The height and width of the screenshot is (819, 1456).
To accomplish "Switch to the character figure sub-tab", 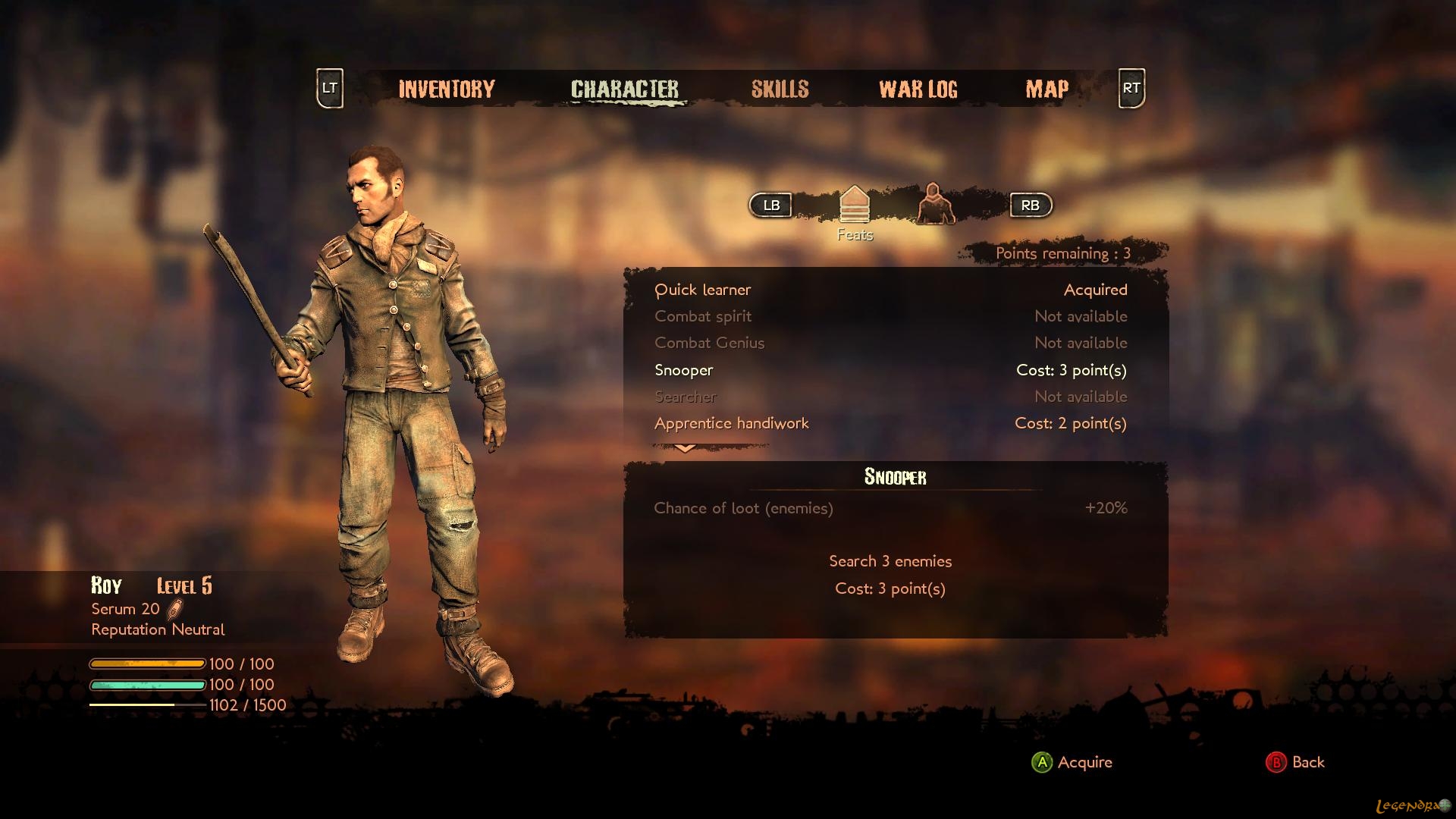I will [934, 204].
